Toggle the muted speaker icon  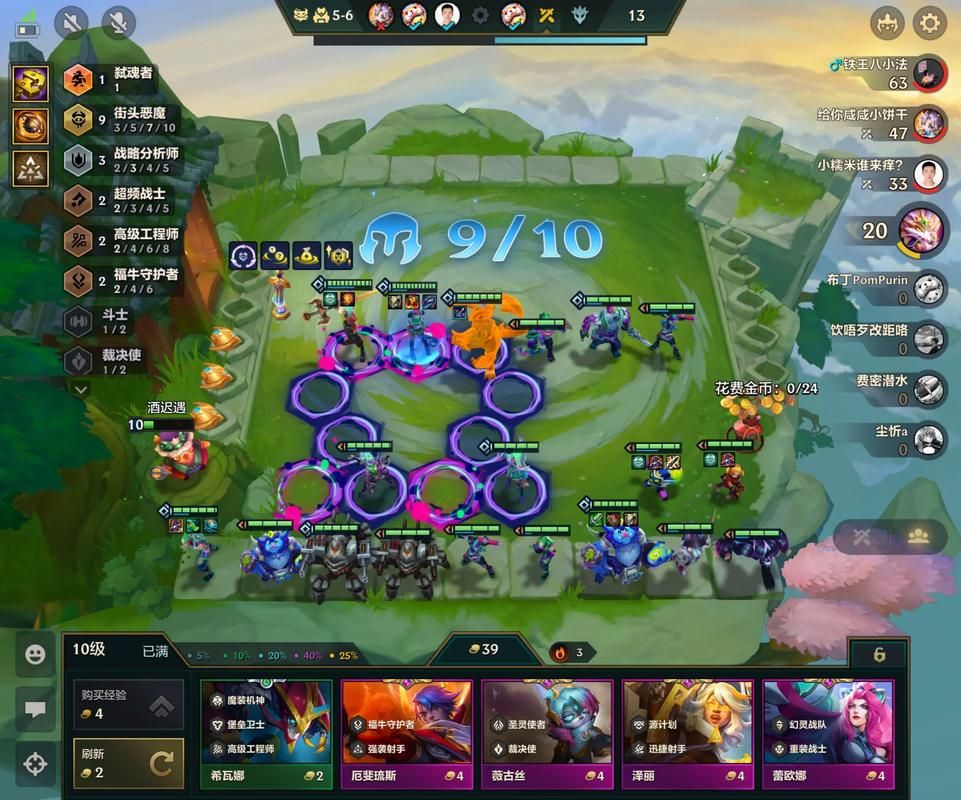(71, 22)
